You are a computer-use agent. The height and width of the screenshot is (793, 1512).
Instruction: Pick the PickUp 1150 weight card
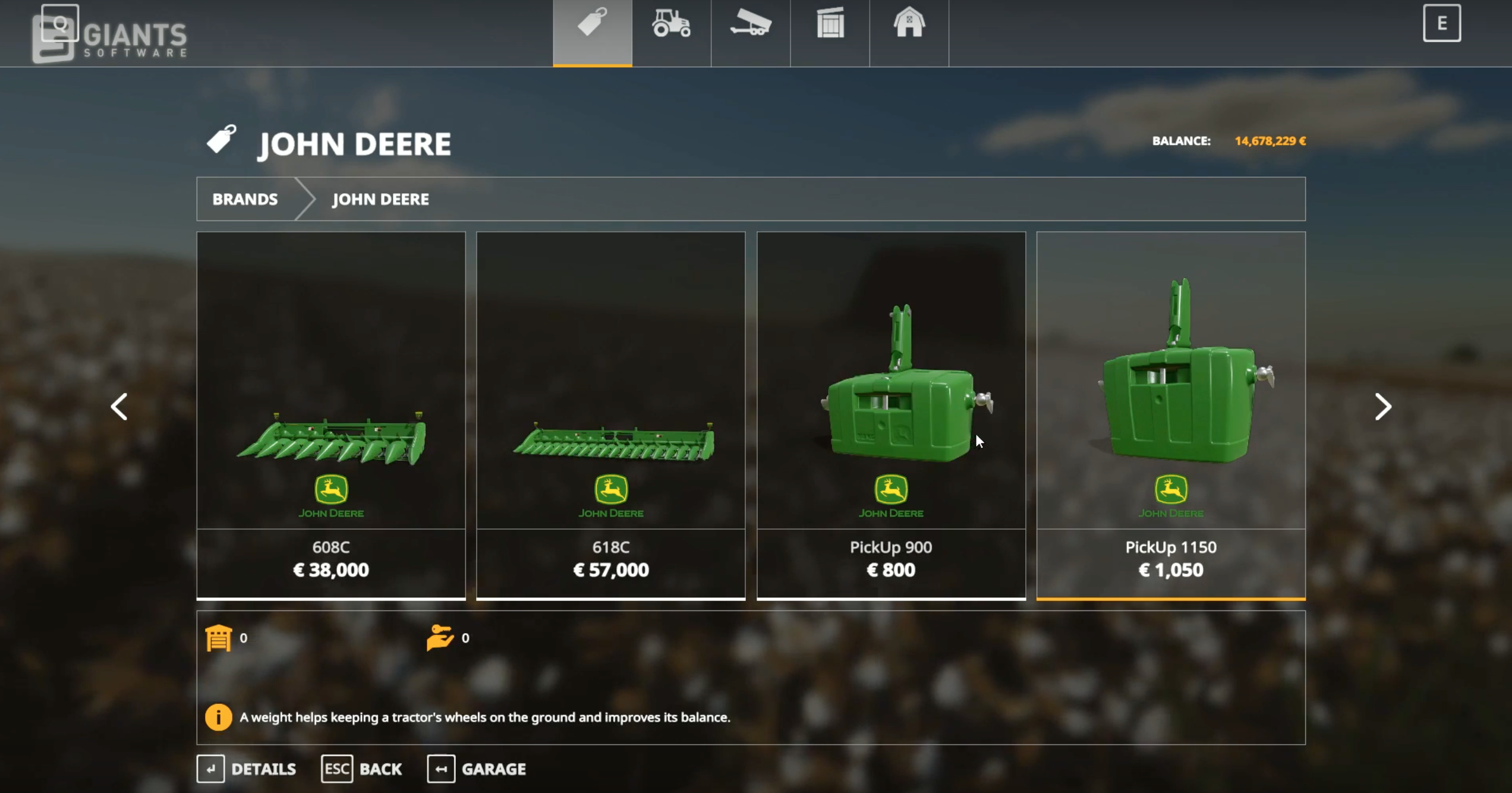[1171, 415]
